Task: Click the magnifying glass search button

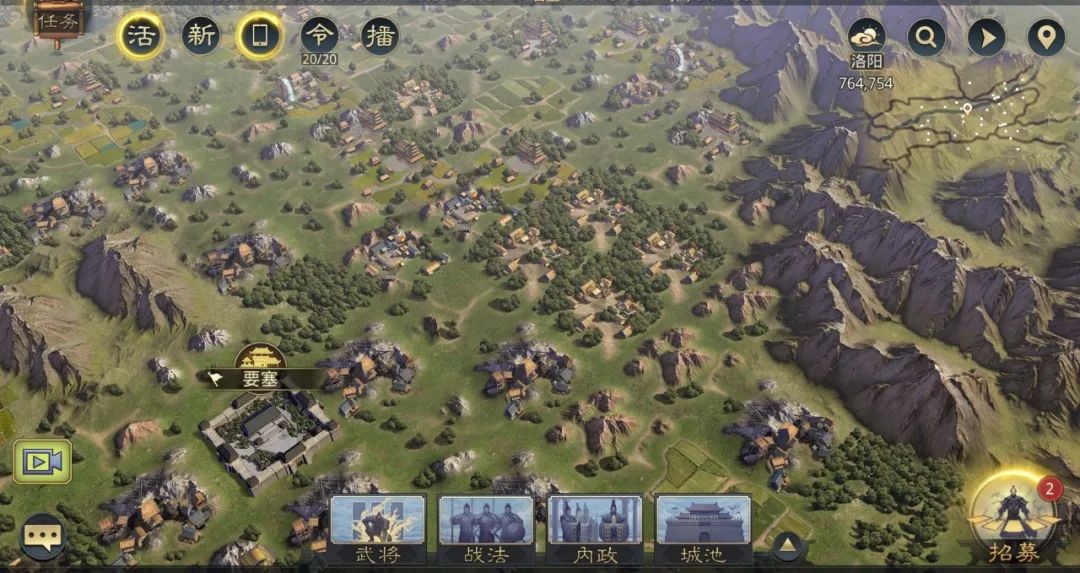Action: 927,38
